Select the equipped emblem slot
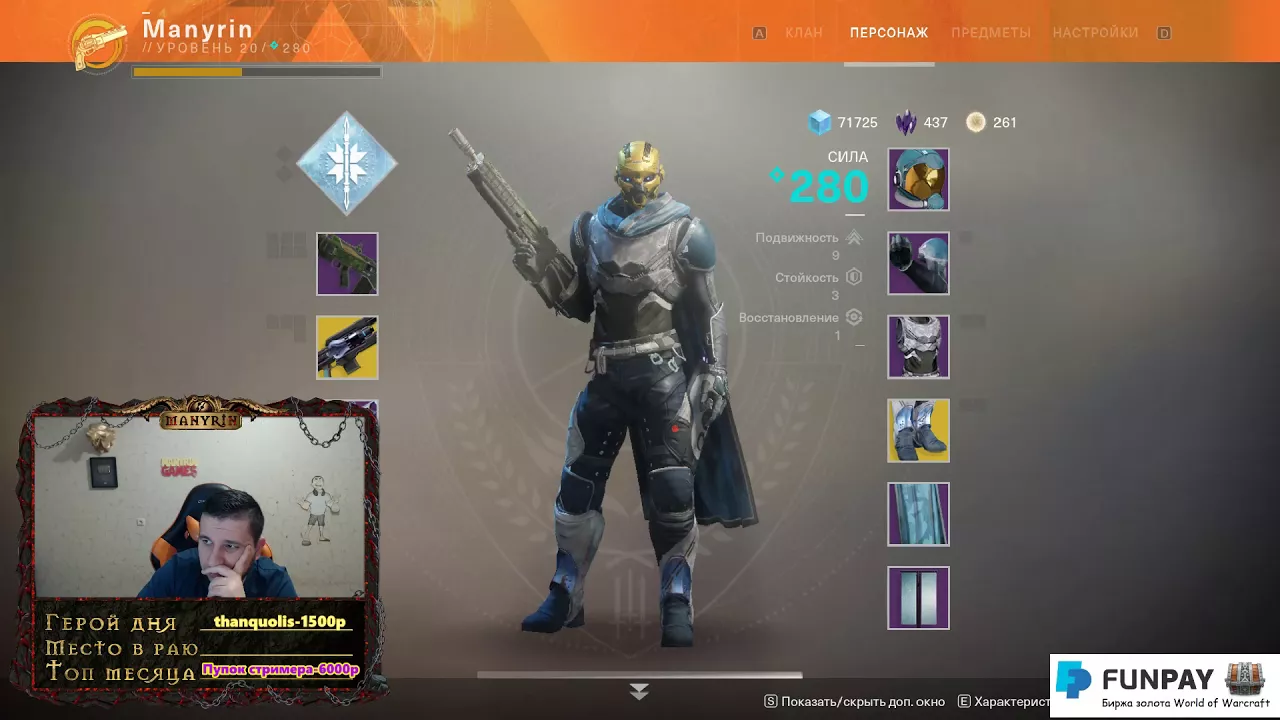Viewport: 1280px width, 720px height. coord(918,597)
